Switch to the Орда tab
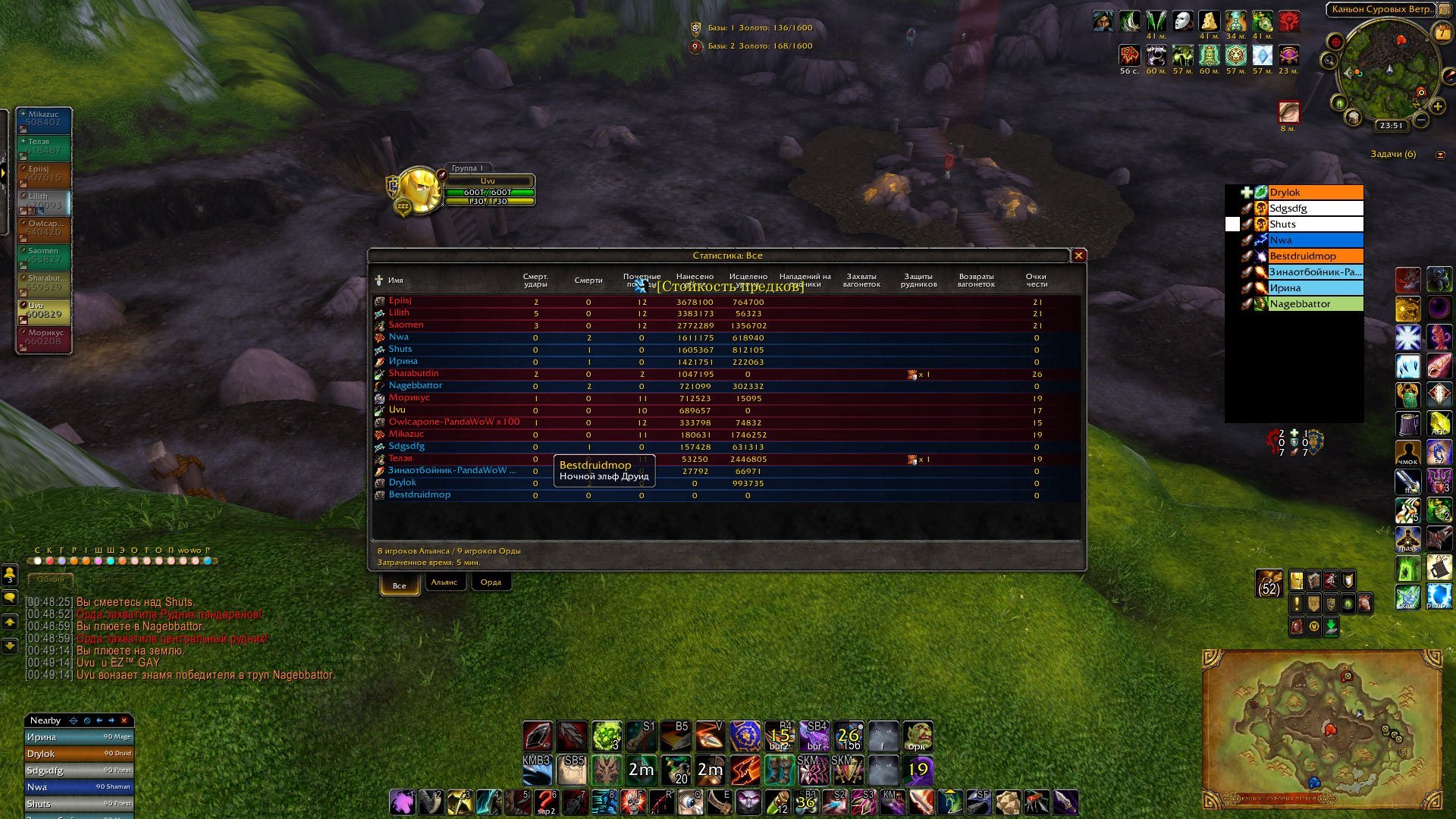 click(x=491, y=582)
